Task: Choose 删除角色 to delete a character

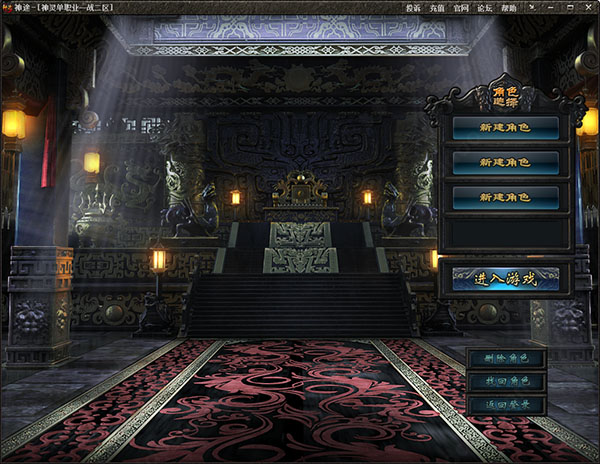Action: tap(505, 358)
